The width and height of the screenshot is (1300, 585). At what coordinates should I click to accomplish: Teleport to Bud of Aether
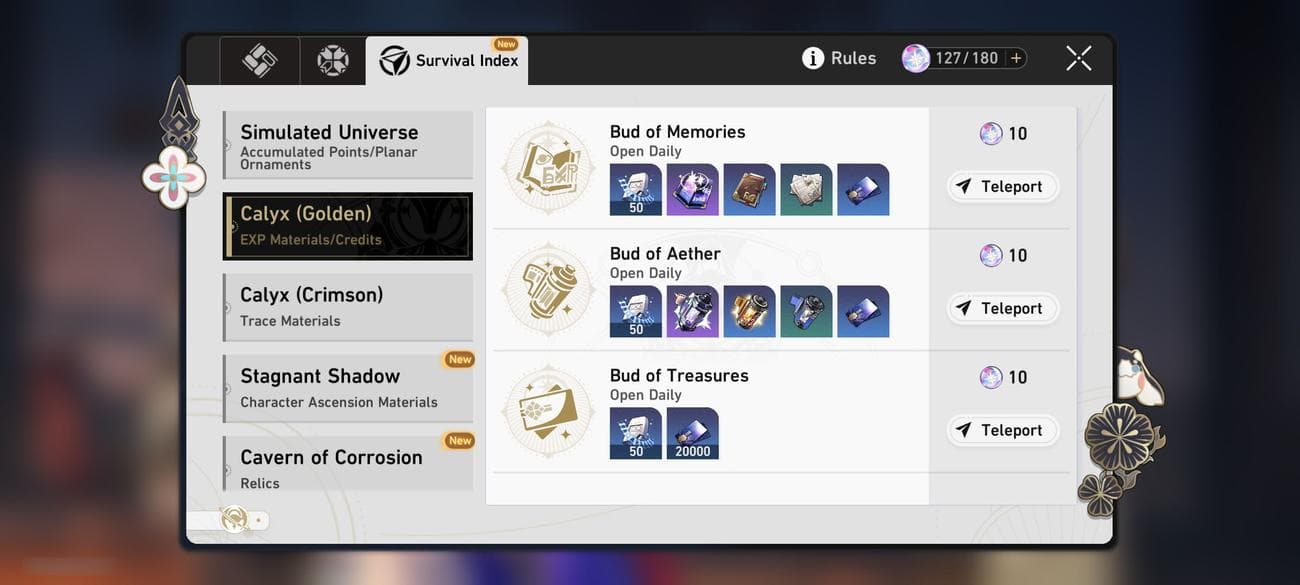coord(1002,308)
